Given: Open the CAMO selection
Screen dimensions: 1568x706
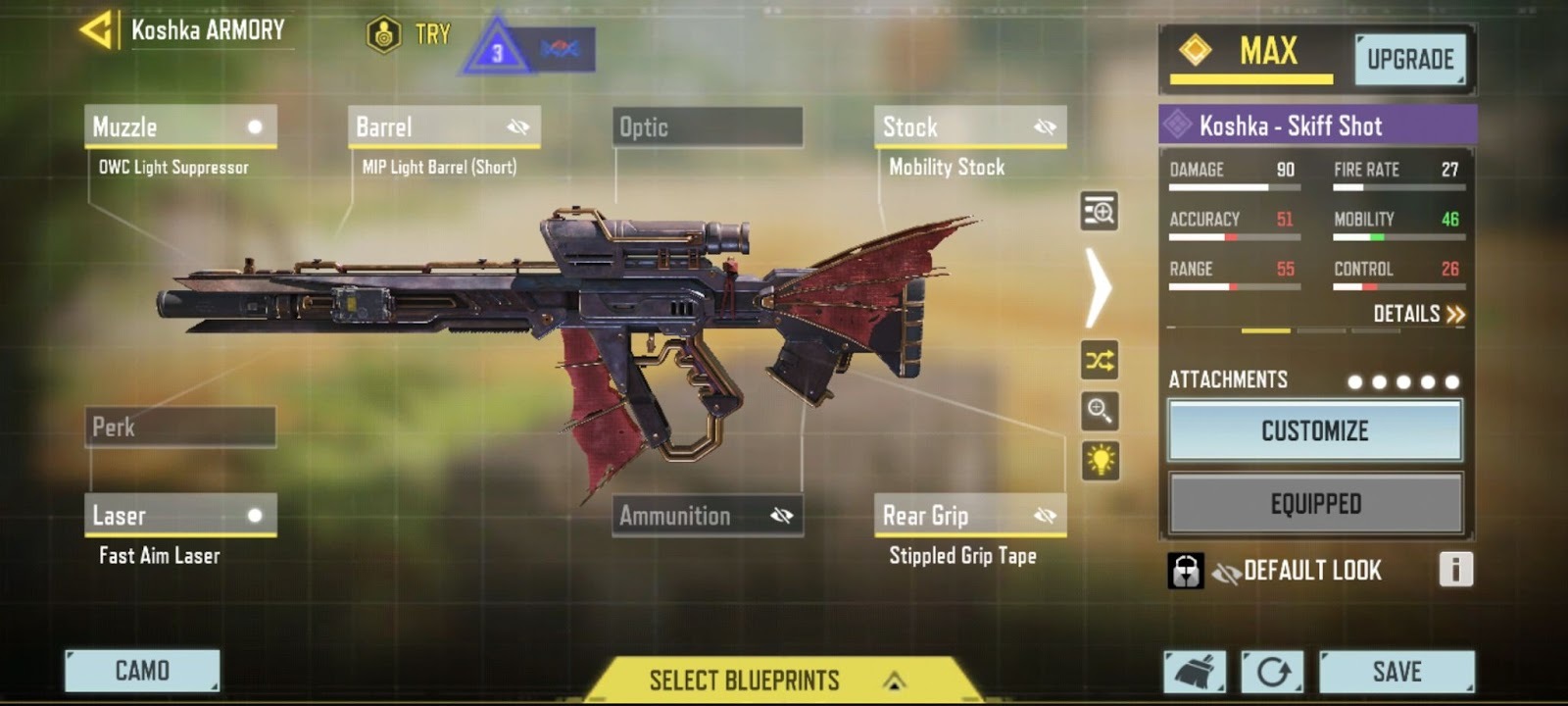Looking at the screenshot, I should [142, 671].
